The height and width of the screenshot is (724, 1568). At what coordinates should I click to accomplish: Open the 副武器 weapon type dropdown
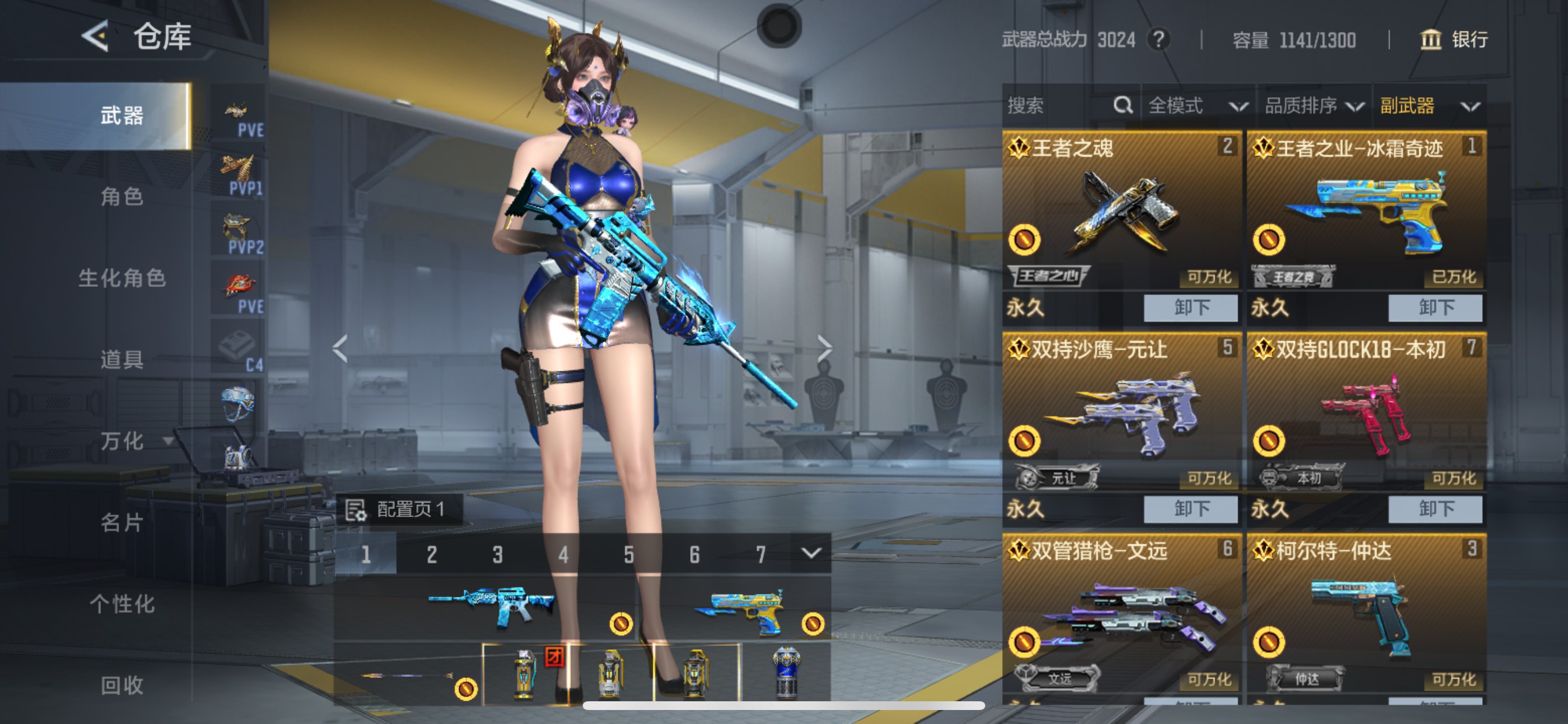(x=1428, y=106)
